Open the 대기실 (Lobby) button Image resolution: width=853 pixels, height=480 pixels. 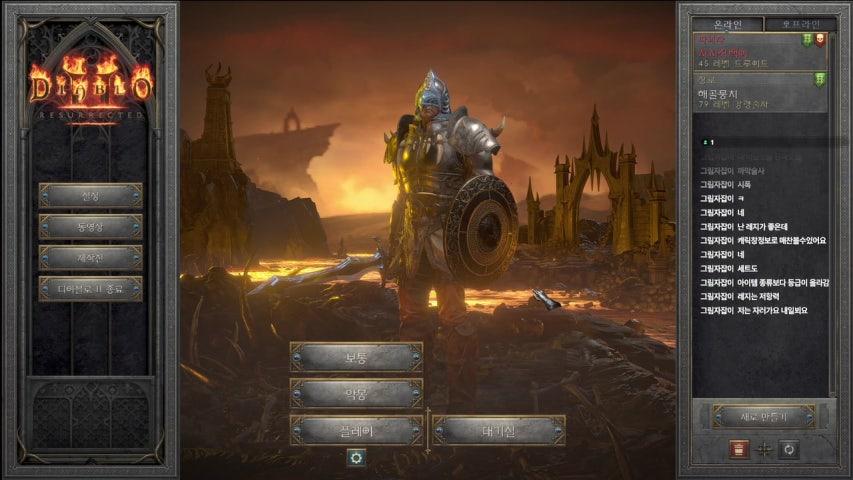pyautogui.click(x=499, y=430)
